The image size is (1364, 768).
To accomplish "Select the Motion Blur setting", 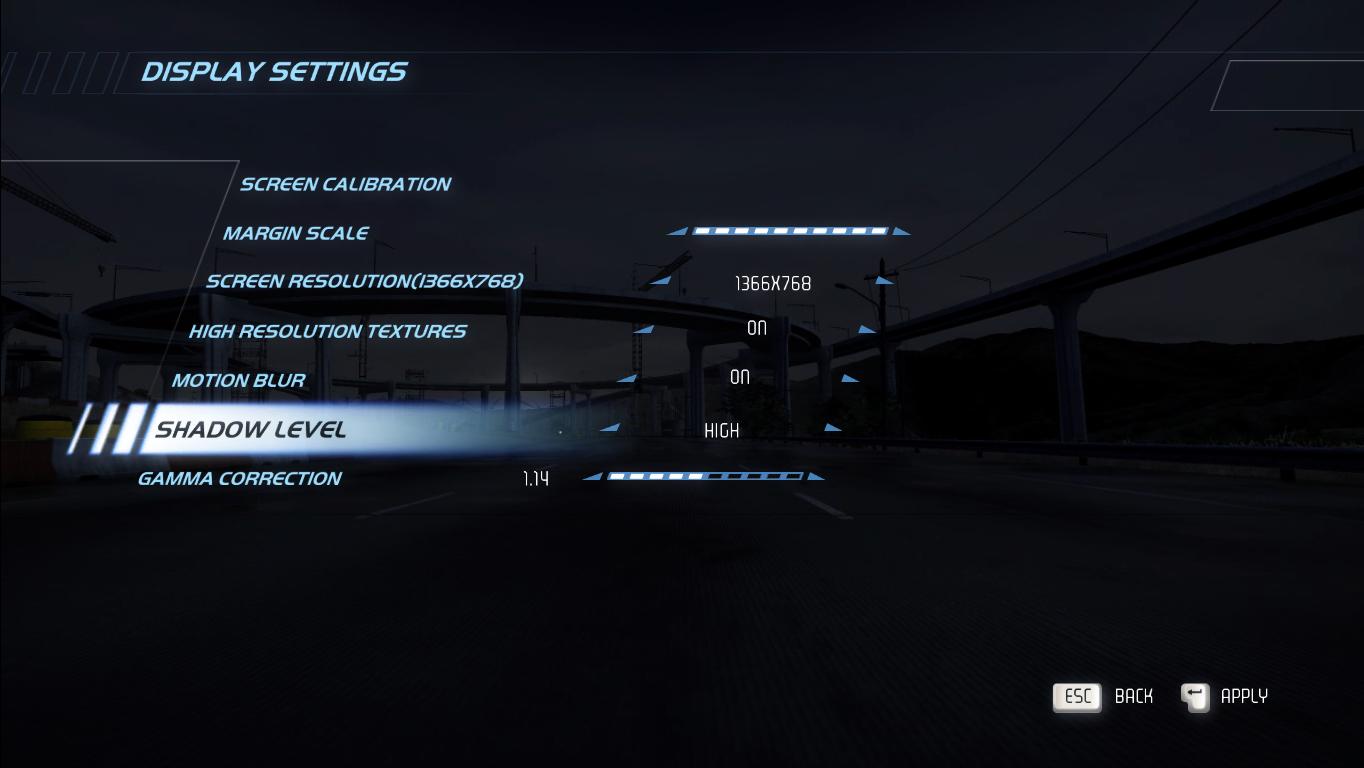I will (x=238, y=380).
